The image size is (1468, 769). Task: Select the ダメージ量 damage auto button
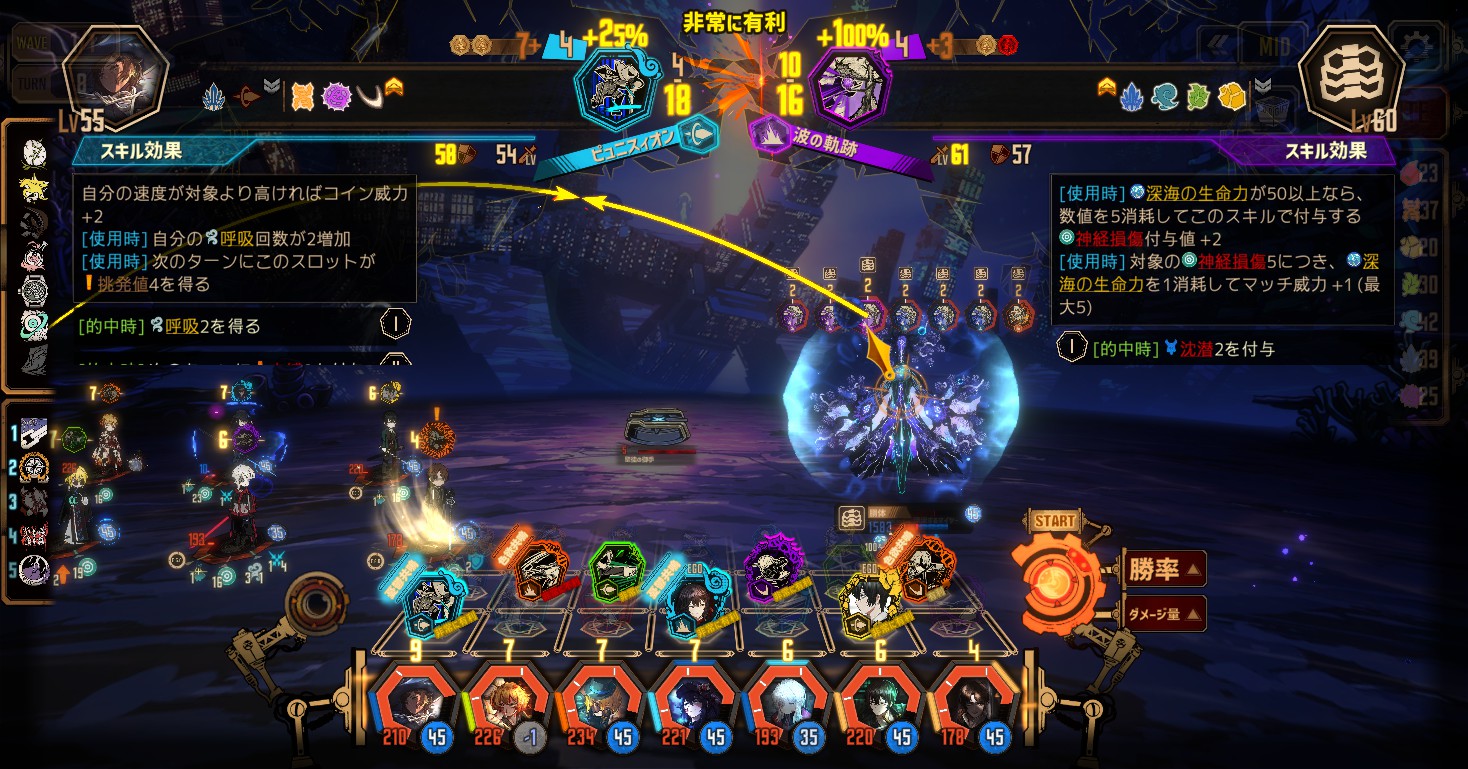[x=1163, y=614]
